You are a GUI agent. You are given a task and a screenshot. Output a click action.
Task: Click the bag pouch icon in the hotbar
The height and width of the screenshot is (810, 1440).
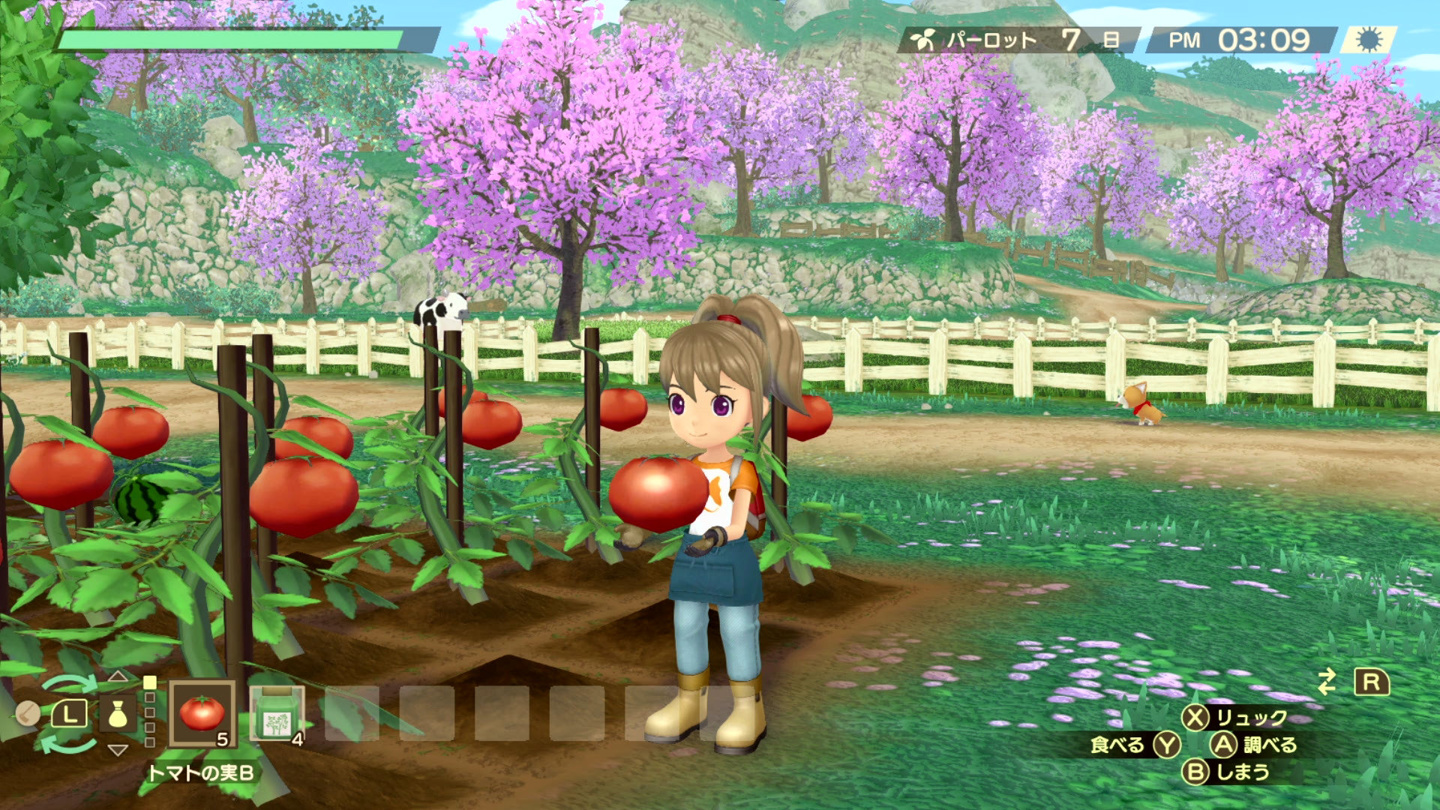[118, 715]
